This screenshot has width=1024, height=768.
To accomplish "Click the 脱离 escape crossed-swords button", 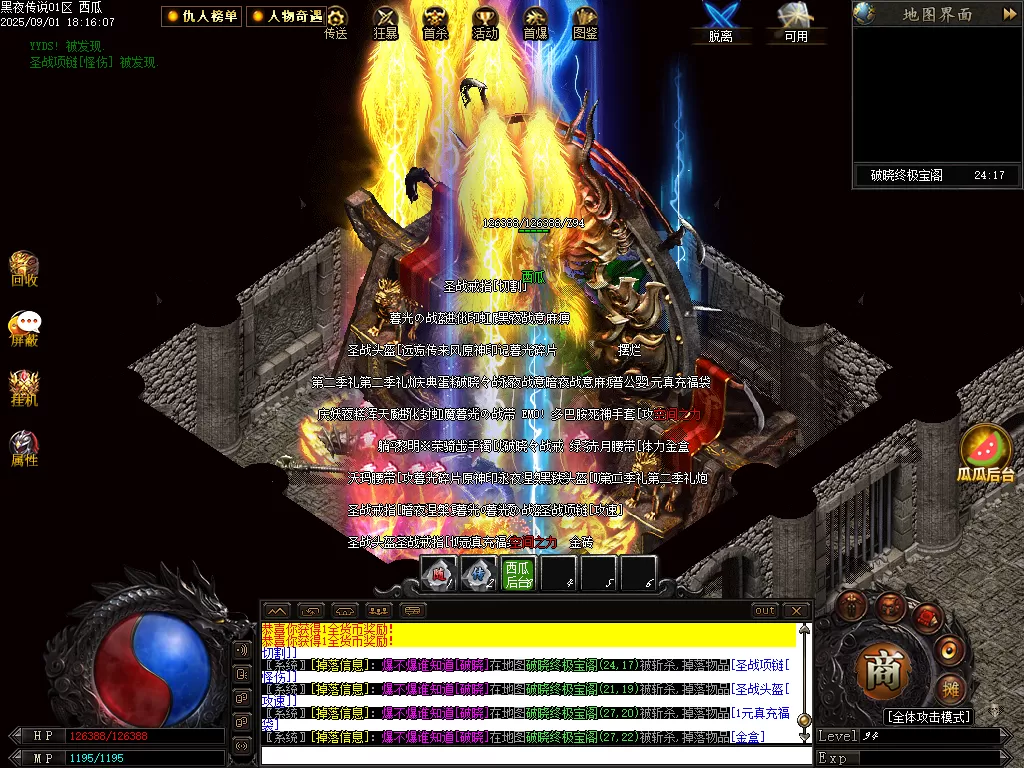I will (x=720, y=20).
